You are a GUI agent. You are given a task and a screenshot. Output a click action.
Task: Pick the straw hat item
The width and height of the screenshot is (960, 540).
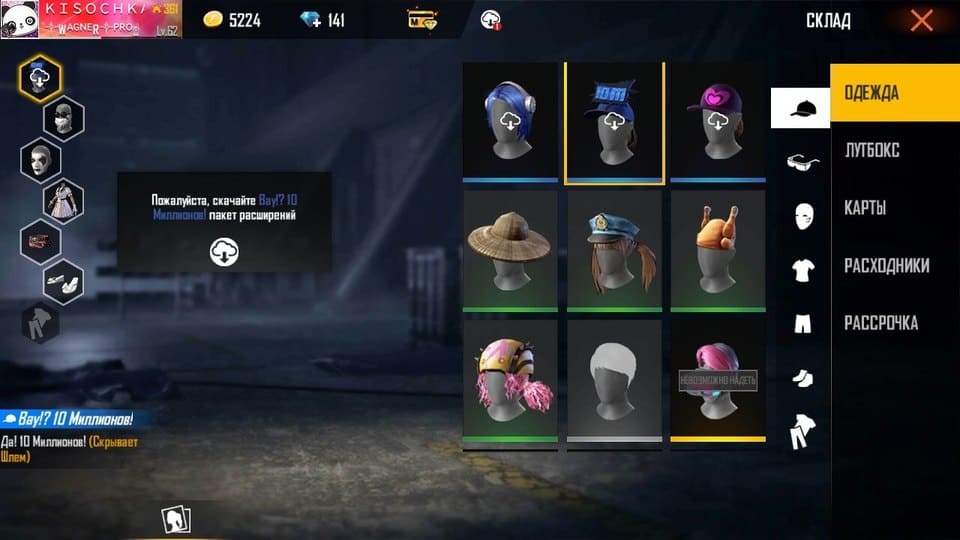coord(511,250)
